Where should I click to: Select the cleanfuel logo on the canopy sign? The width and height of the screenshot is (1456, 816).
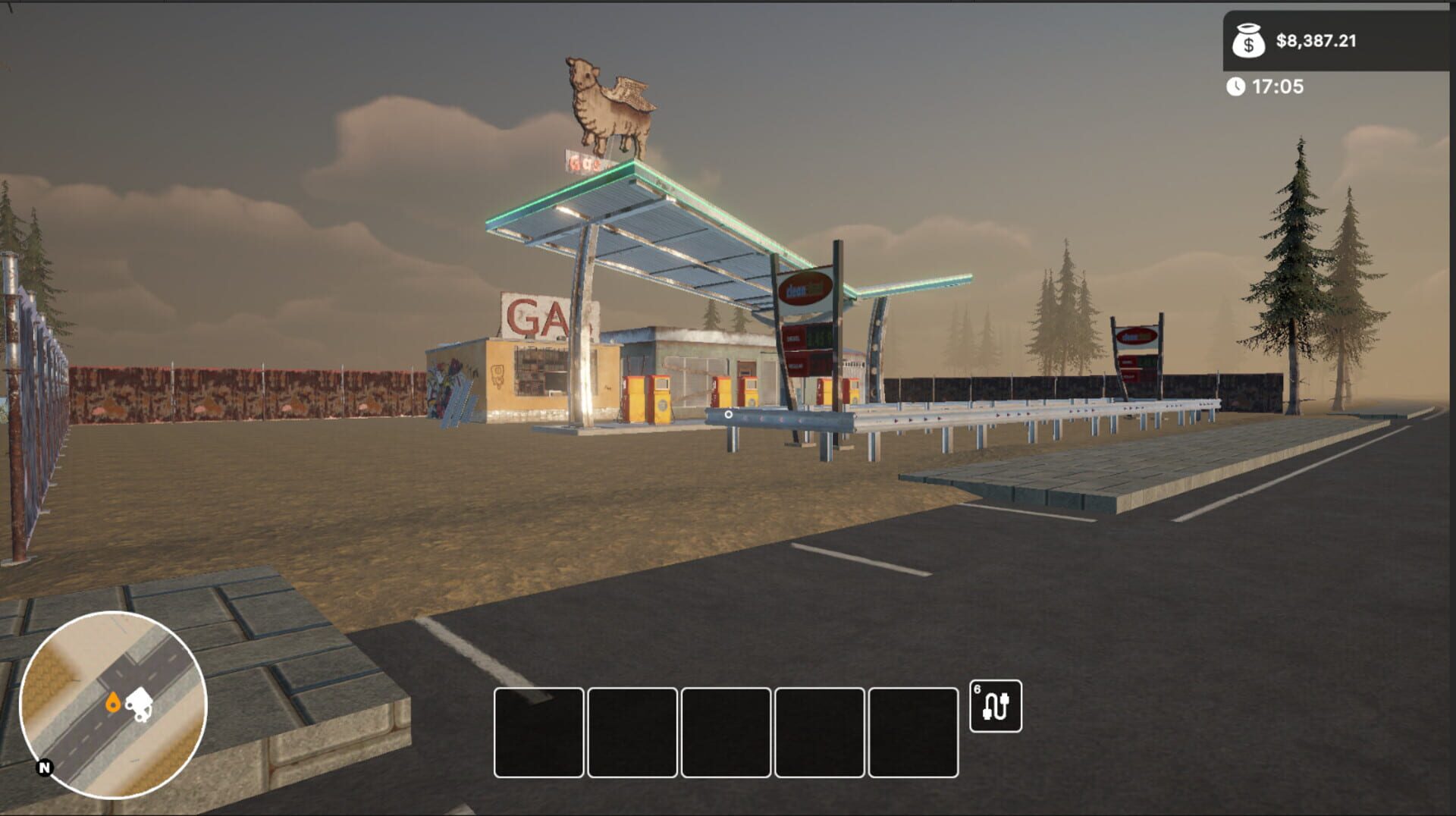click(x=805, y=288)
